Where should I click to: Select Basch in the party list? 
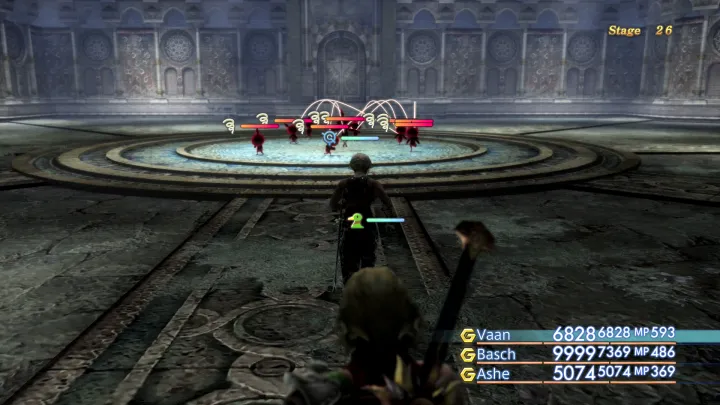497,354
